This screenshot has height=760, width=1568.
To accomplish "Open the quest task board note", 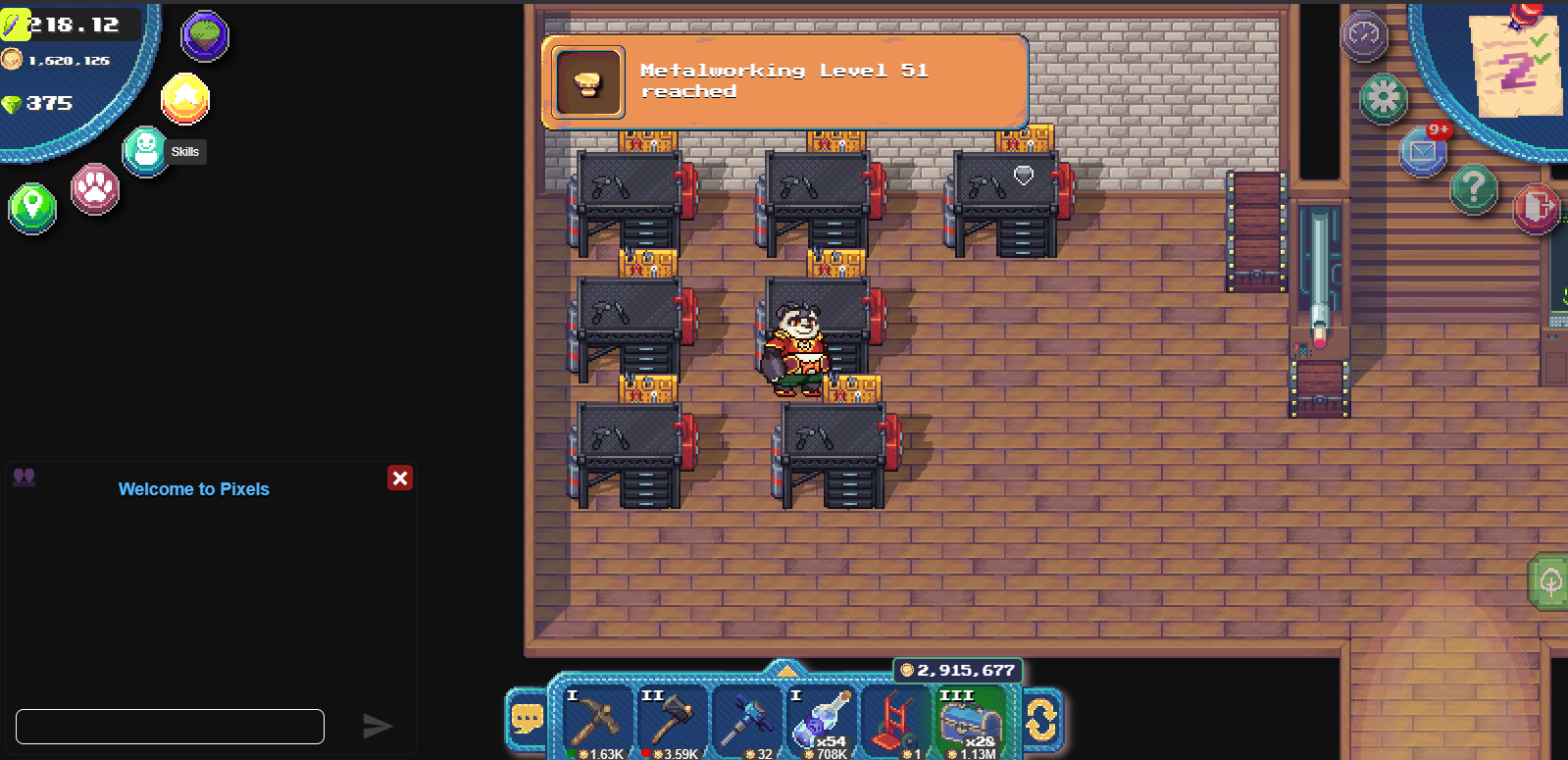I will [1514, 61].
